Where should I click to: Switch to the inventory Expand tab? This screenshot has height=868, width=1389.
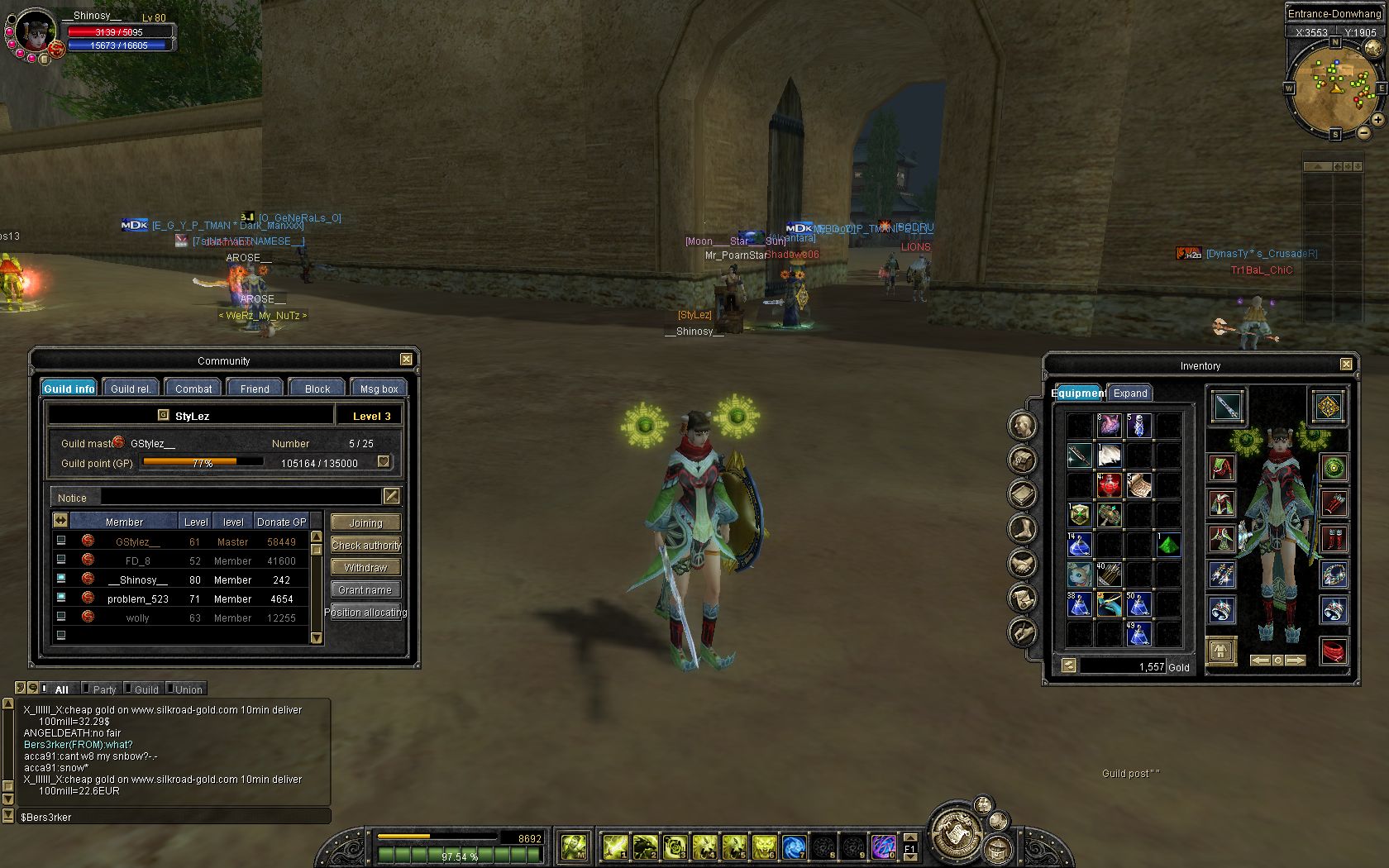(x=1130, y=393)
